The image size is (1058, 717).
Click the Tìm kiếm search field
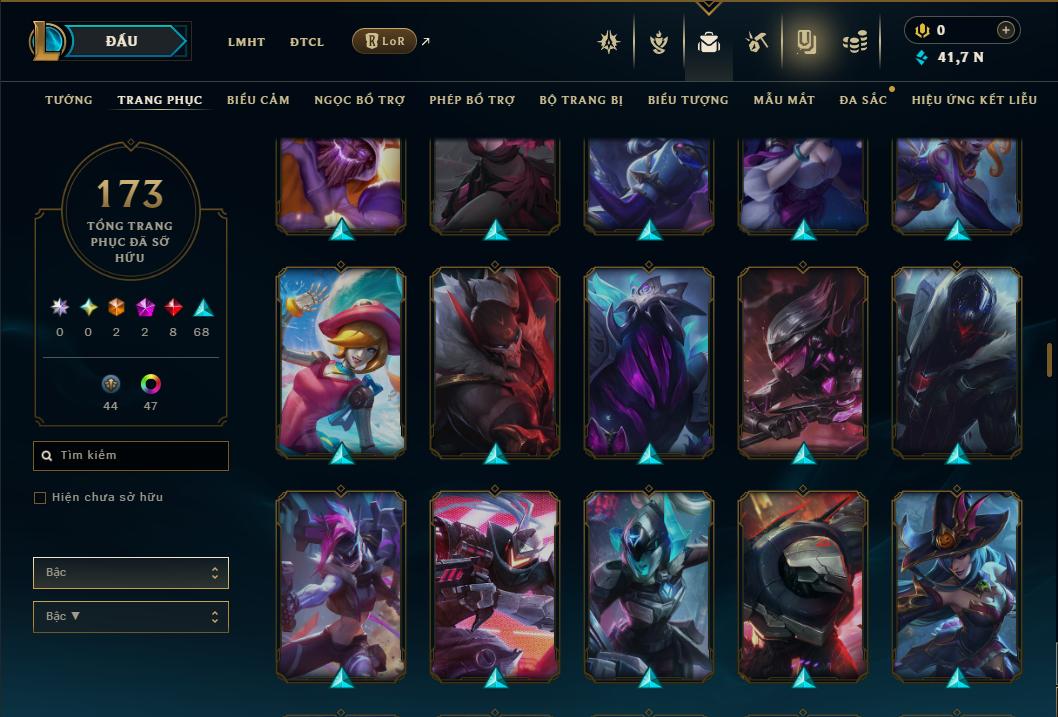(131, 456)
